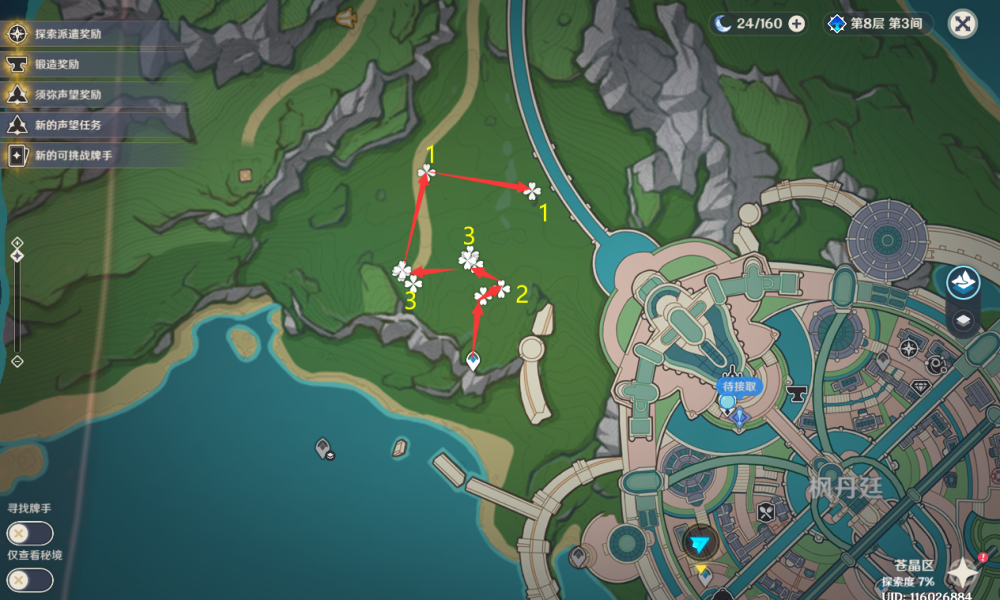Select the cyan player location arrow marker
1000x600 pixels.
click(702, 543)
